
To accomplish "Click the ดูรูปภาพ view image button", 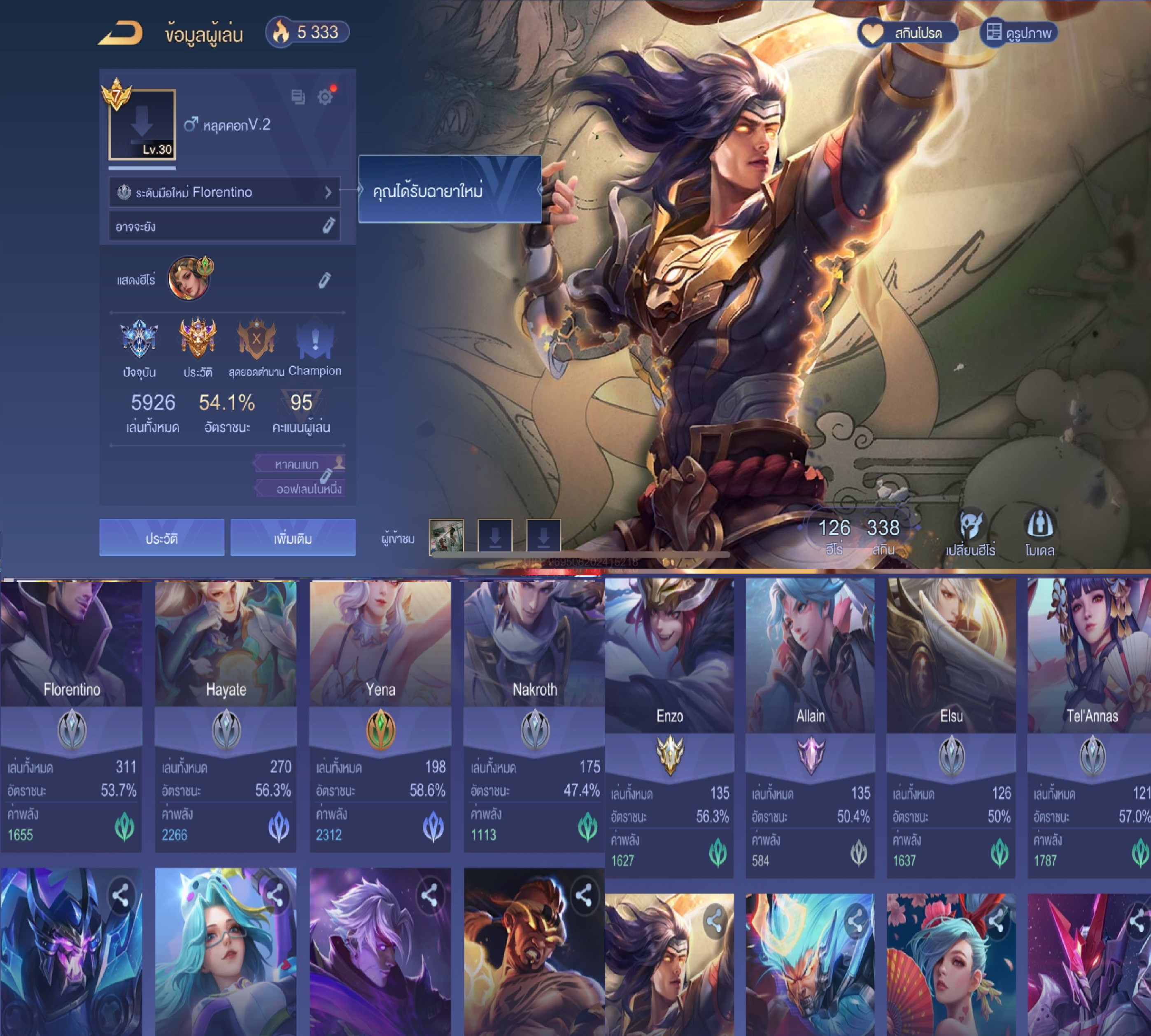I will 1018,33.
